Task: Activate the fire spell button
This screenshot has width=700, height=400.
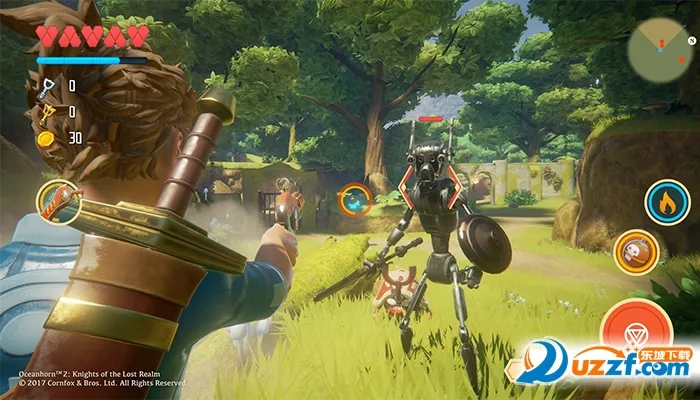Action: point(665,201)
